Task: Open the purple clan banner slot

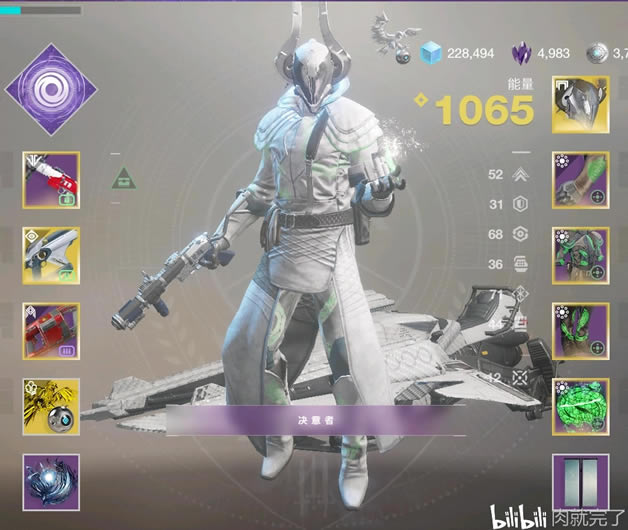Action: (x=580, y=481)
